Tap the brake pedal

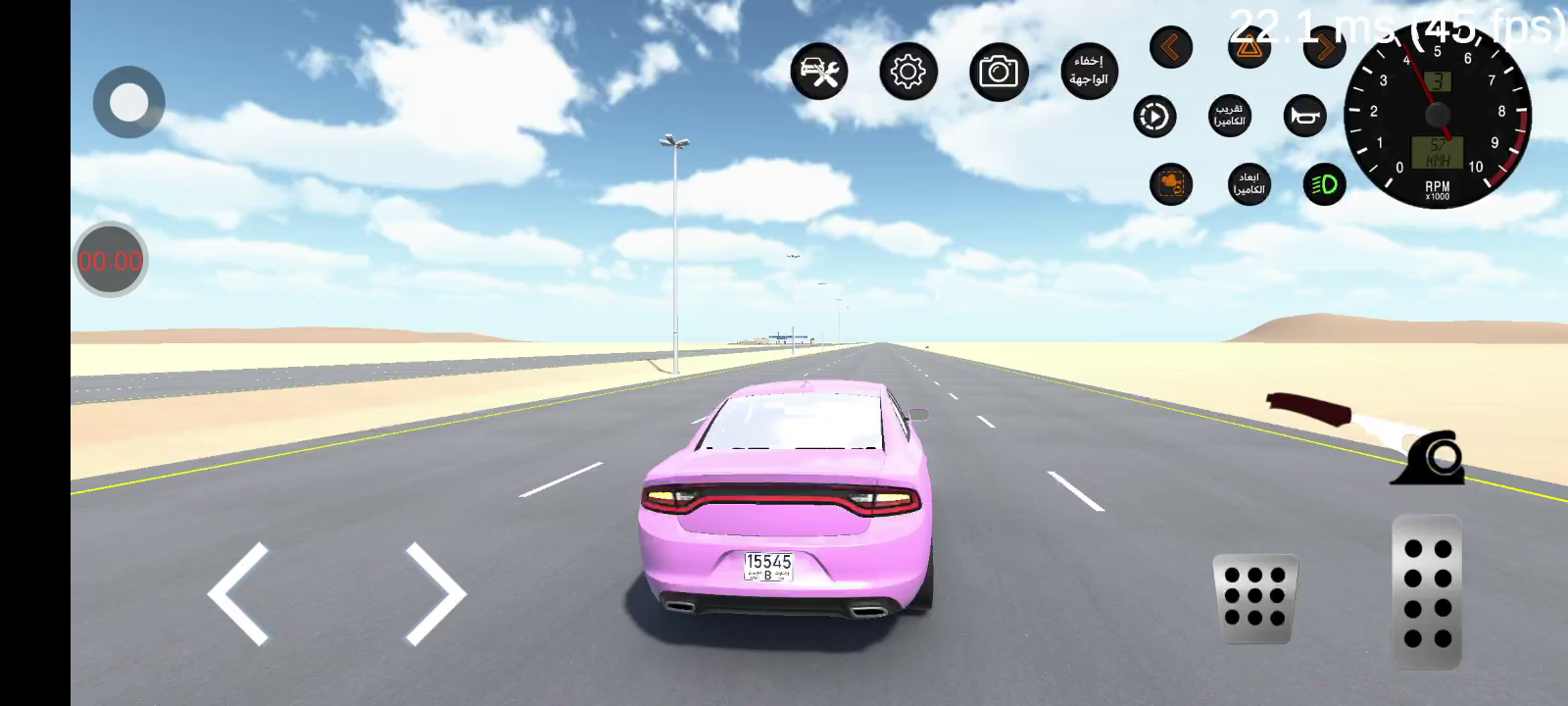tap(1255, 597)
